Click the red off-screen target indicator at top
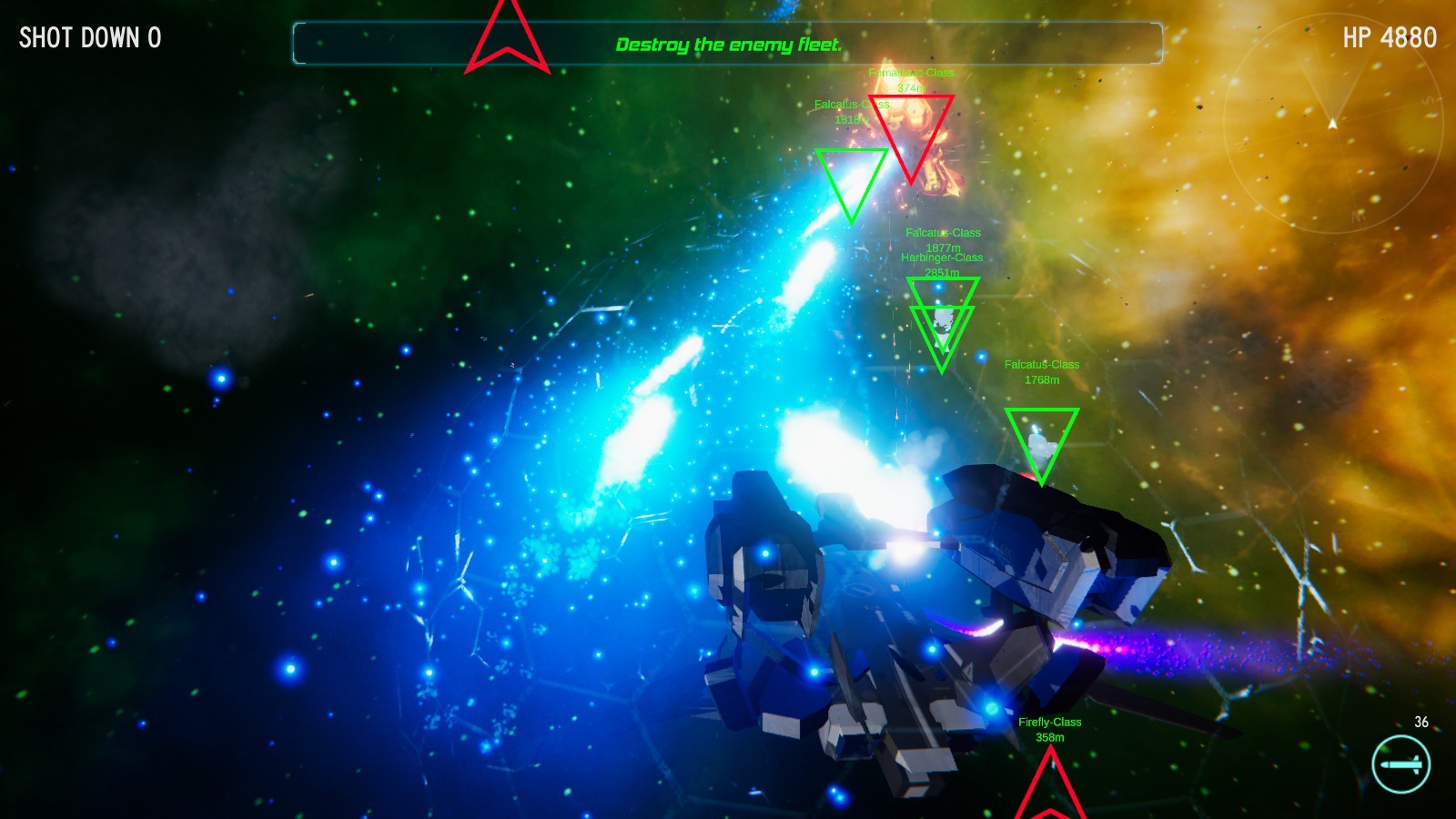Viewport: 1456px width, 819px height. (x=508, y=35)
